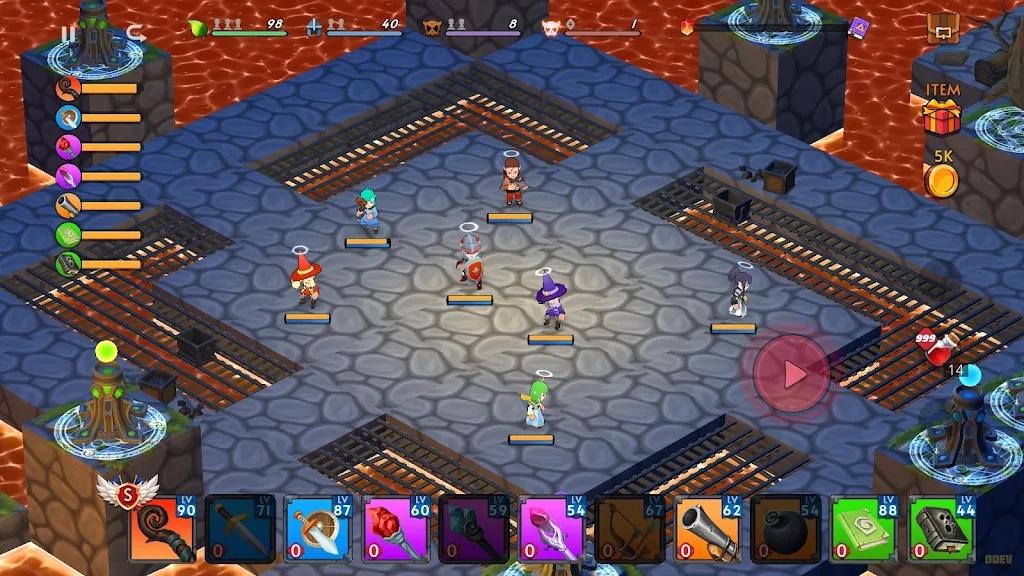Choose the level 54 pink crystal wand slot
1024x576 pixels.
(553, 529)
